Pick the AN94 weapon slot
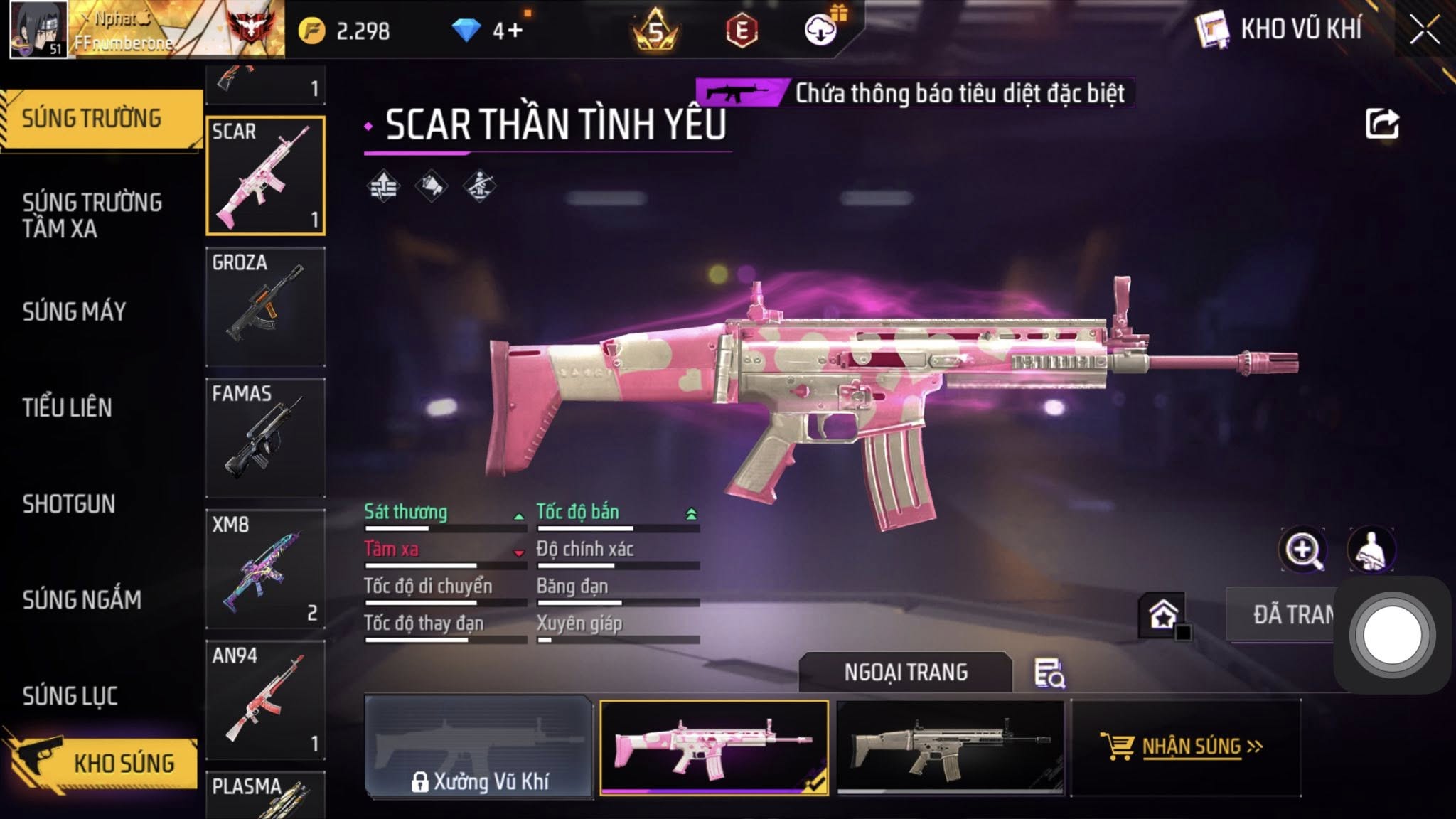The height and width of the screenshot is (819, 1456). [265, 700]
